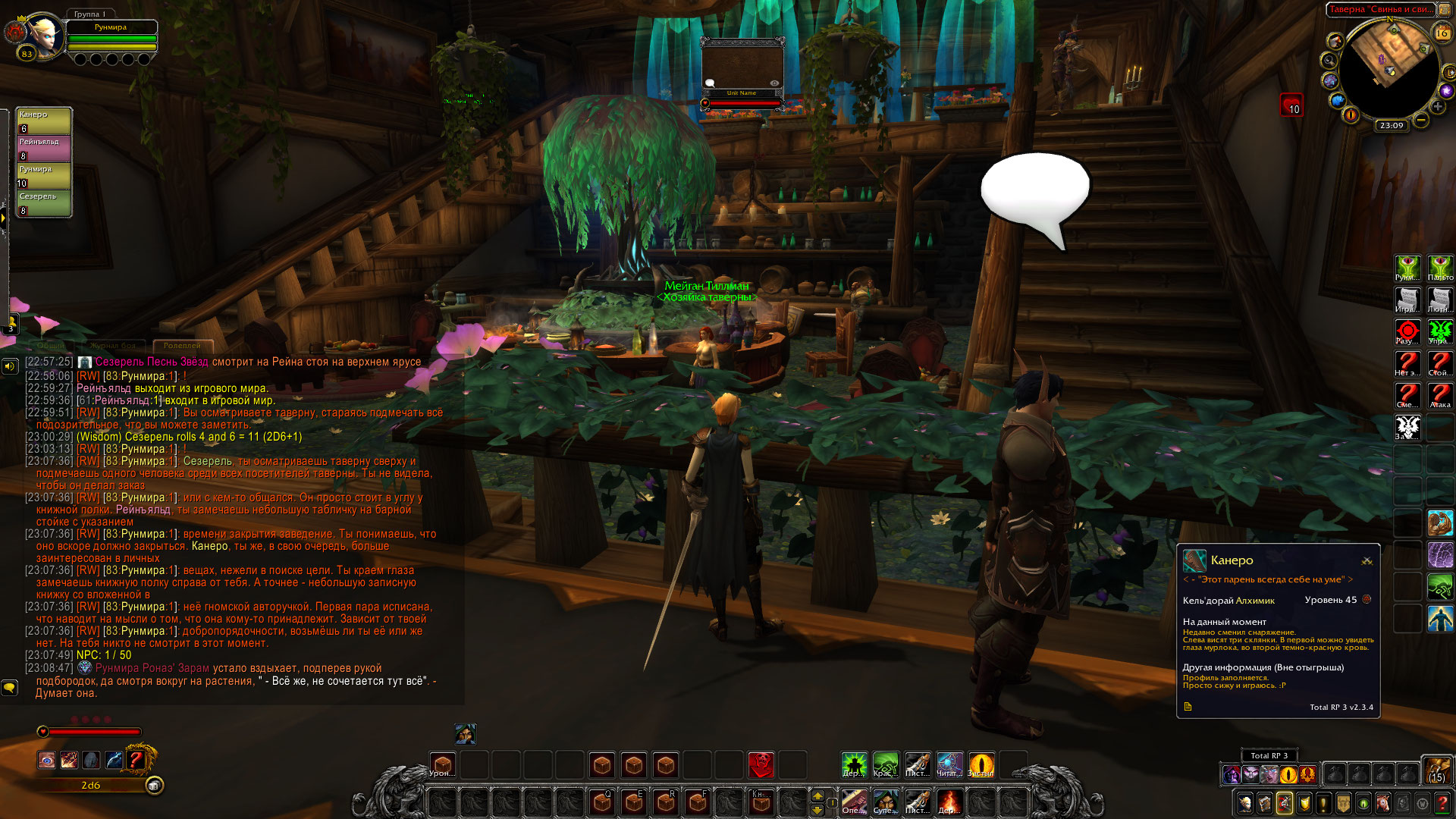This screenshot has height=819, width=1456.
Task: Open the Журнал боя combat log tab
Action: coord(113,346)
